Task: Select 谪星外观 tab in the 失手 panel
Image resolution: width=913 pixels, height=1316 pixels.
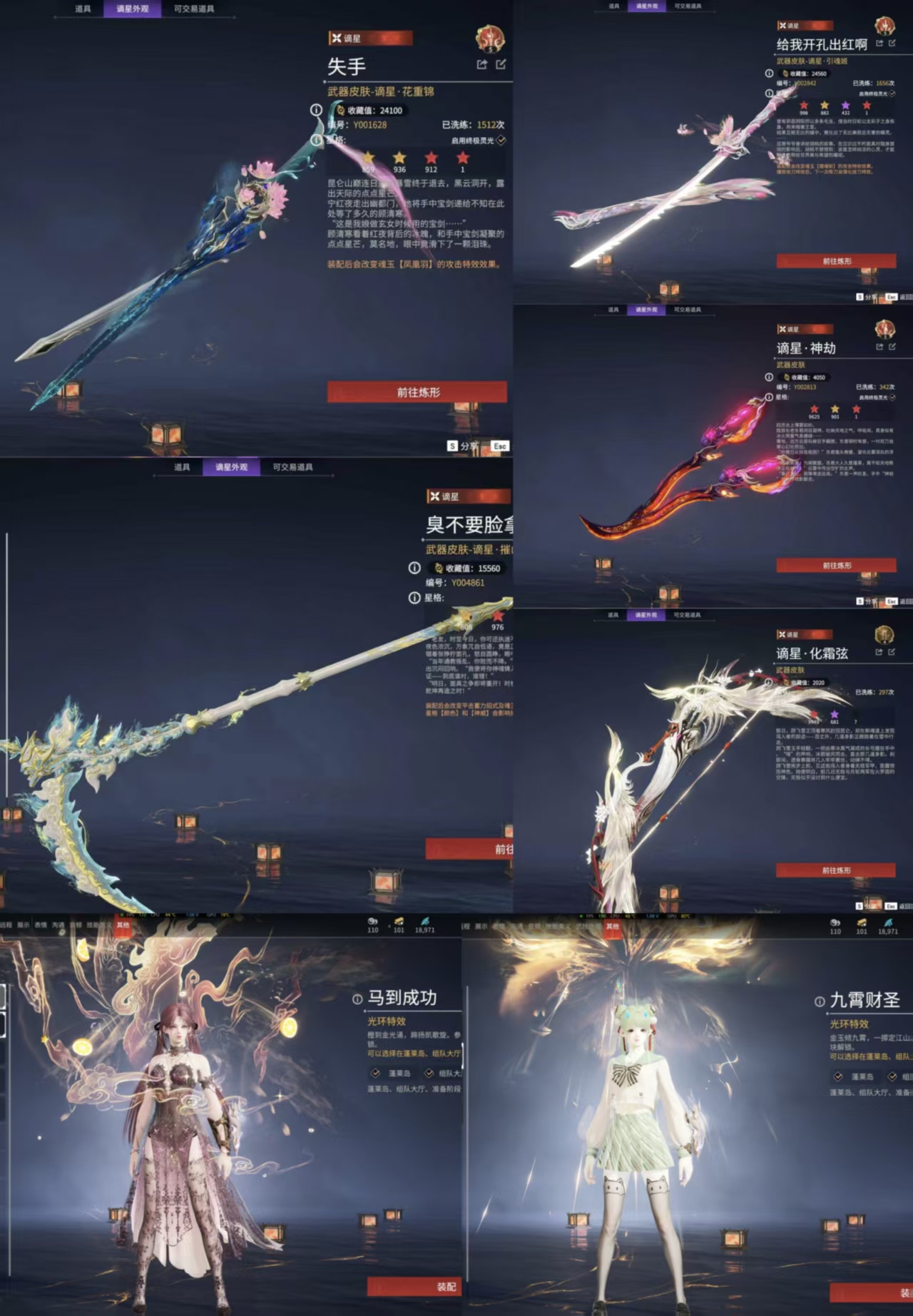Action: 132,9
